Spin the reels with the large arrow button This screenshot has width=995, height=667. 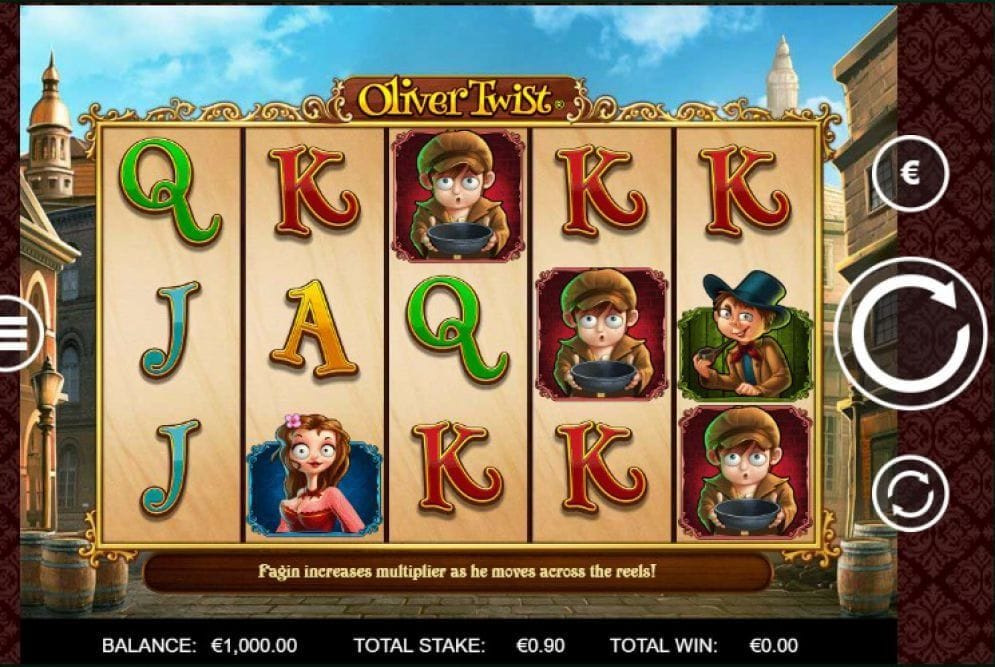[910, 333]
